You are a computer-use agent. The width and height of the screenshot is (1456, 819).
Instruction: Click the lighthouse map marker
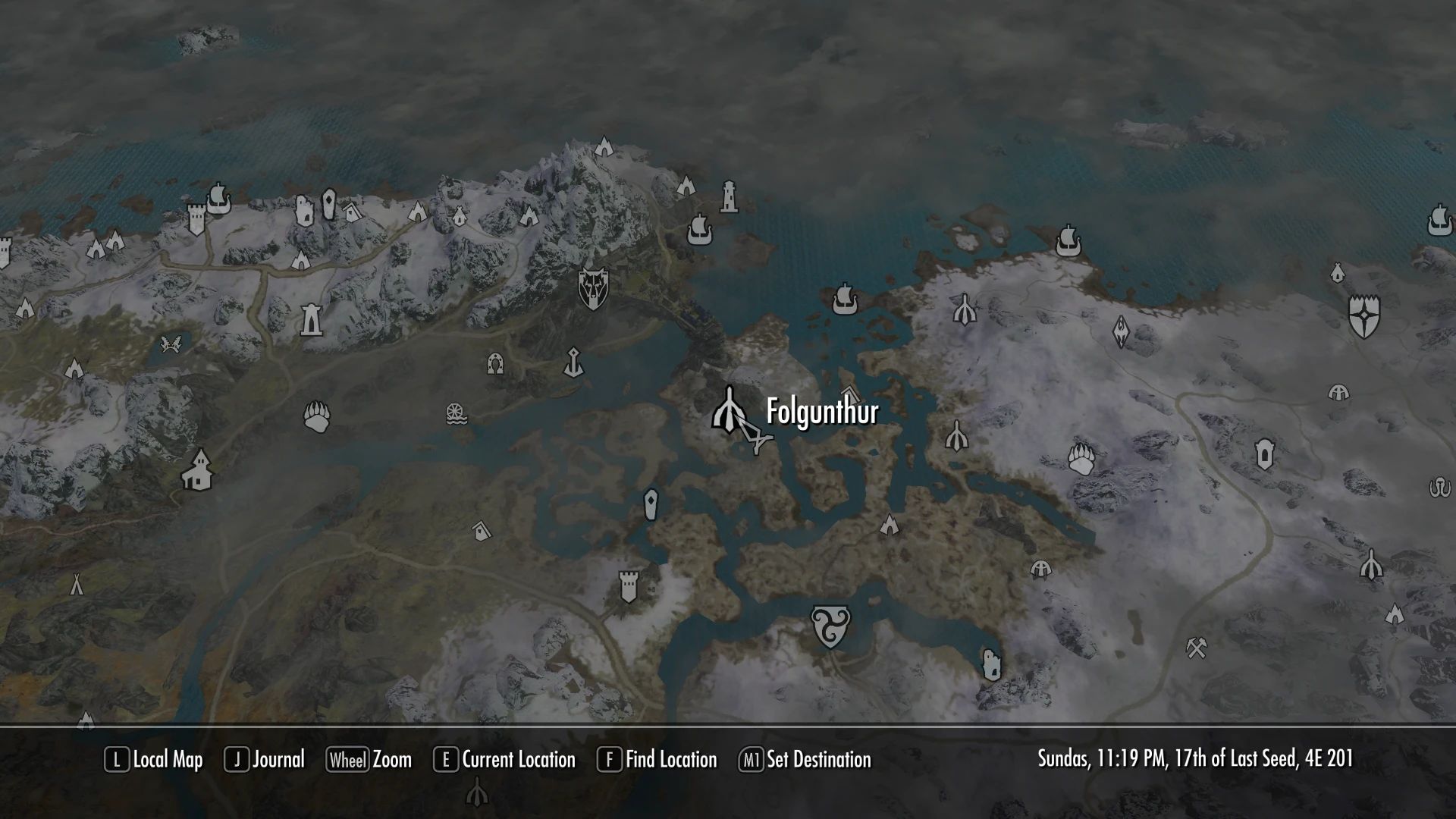(x=728, y=196)
